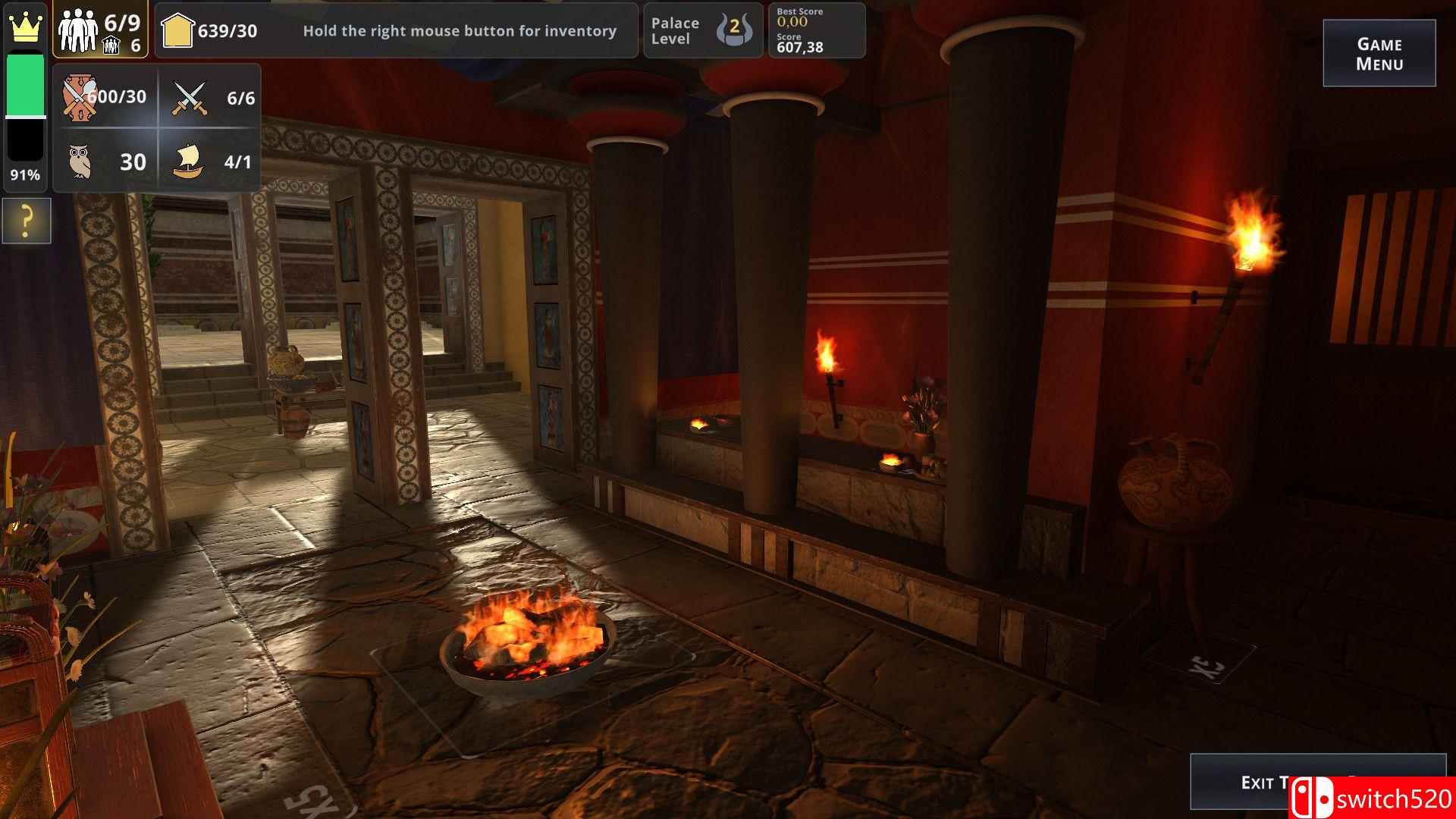Open the Game Menu
Viewport: 1456px width, 819px height.
click(x=1379, y=52)
